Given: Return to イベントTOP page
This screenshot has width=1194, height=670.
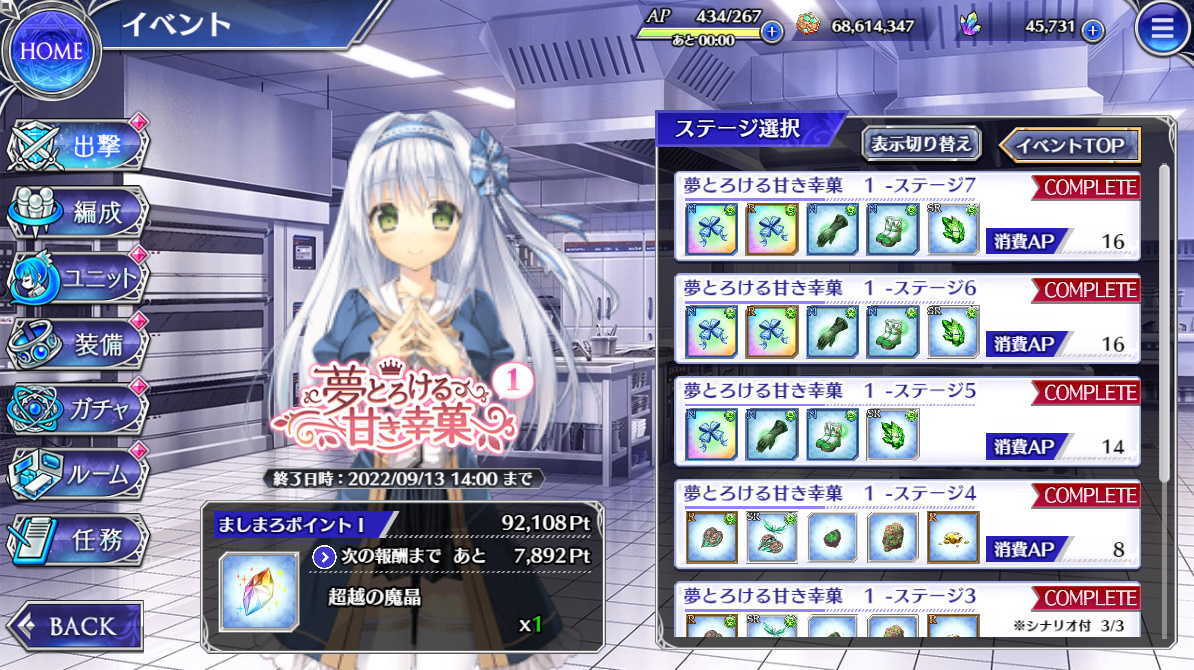Looking at the screenshot, I should coord(1070,145).
